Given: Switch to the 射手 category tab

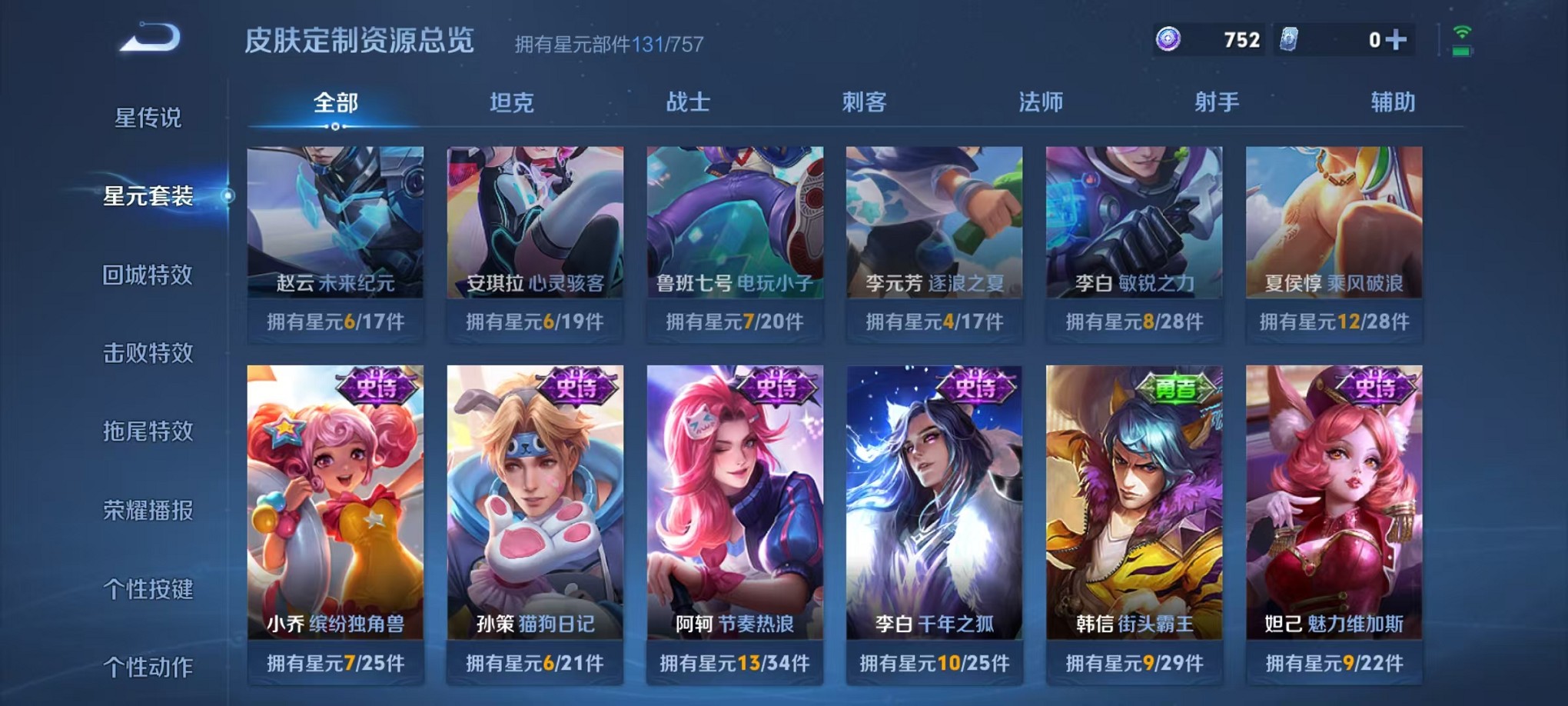Looking at the screenshot, I should 1217,102.
